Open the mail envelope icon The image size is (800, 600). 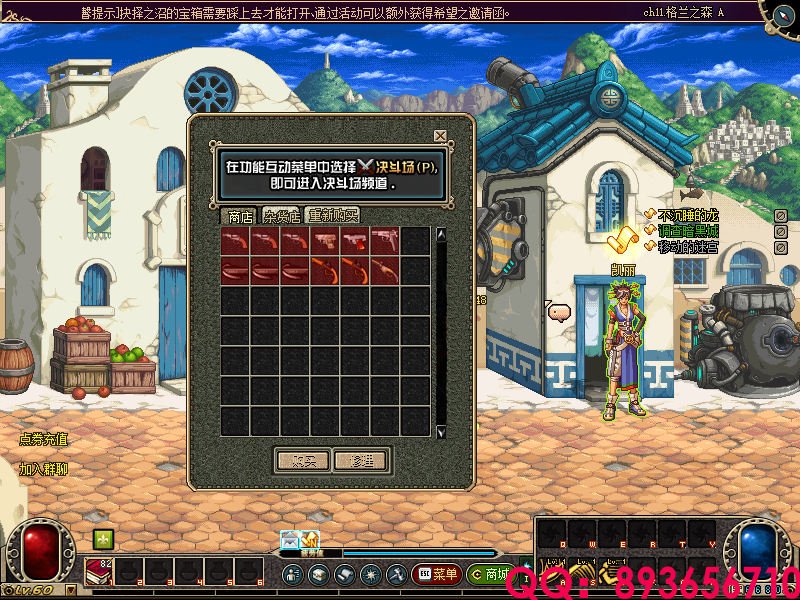click(x=289, y=540)
